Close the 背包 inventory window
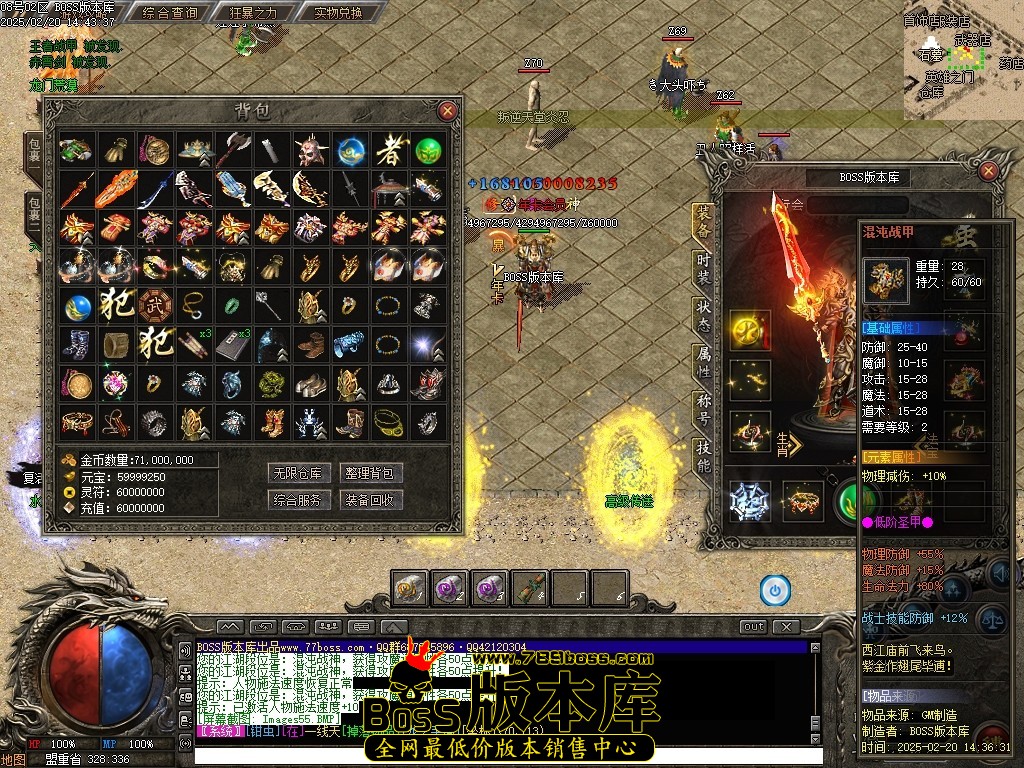Image resolution: width=1024 pixels, height=768 pixels. (447, 110)
